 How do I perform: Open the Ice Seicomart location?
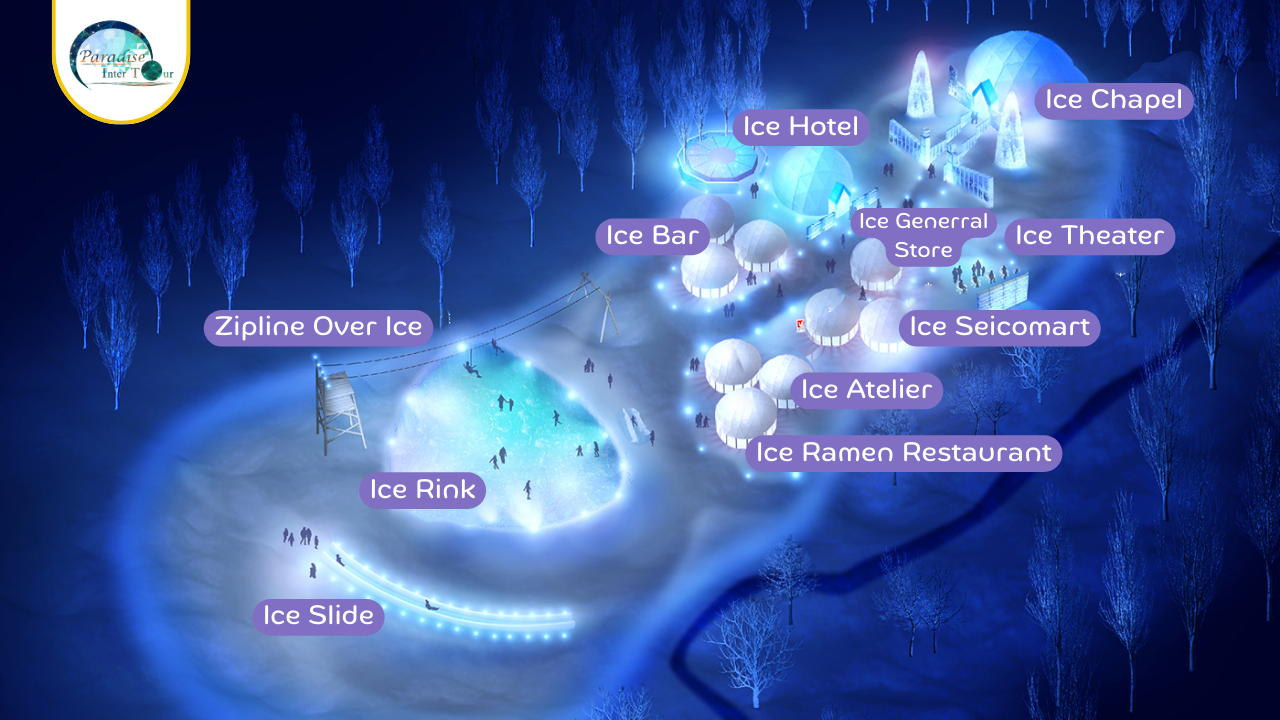999,327
